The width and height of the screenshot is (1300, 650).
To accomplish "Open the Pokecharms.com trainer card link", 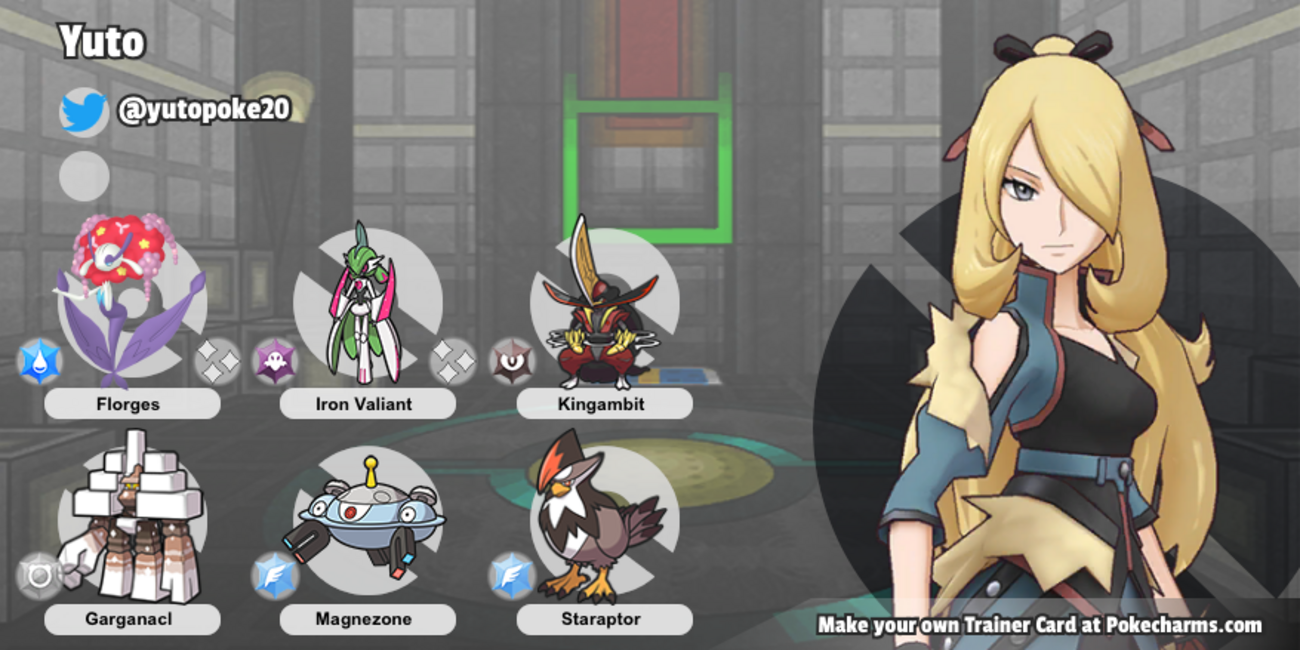I will click(x=1039, y=625).
